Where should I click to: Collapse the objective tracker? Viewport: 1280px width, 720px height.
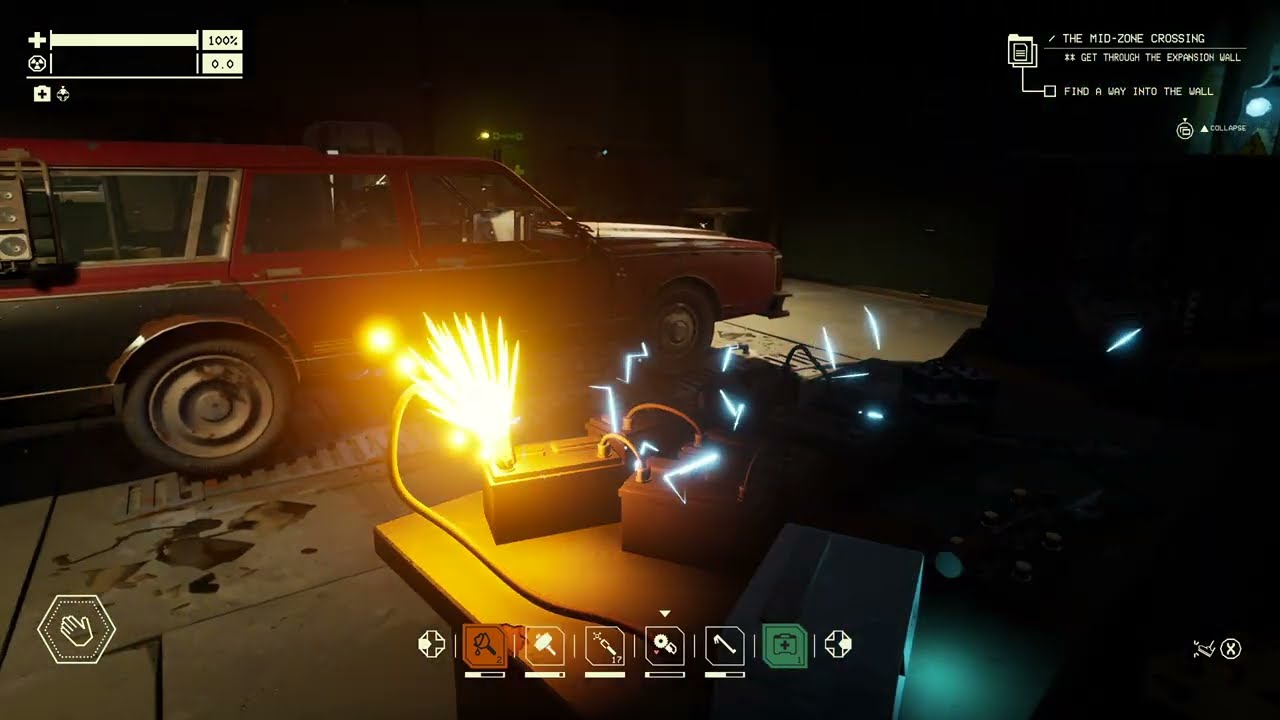1185,129
